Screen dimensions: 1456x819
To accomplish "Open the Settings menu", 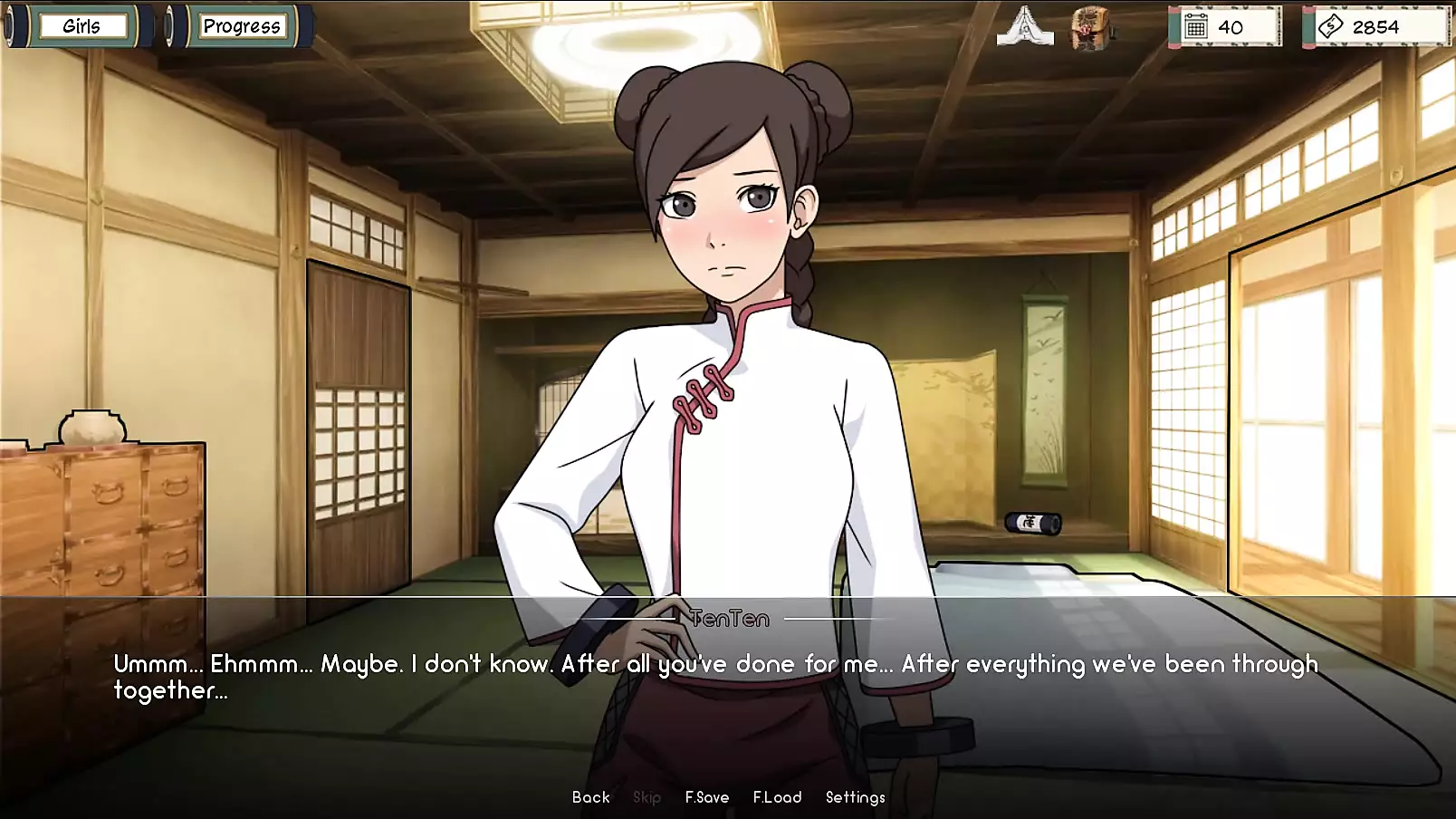I will tap(855, 797).
